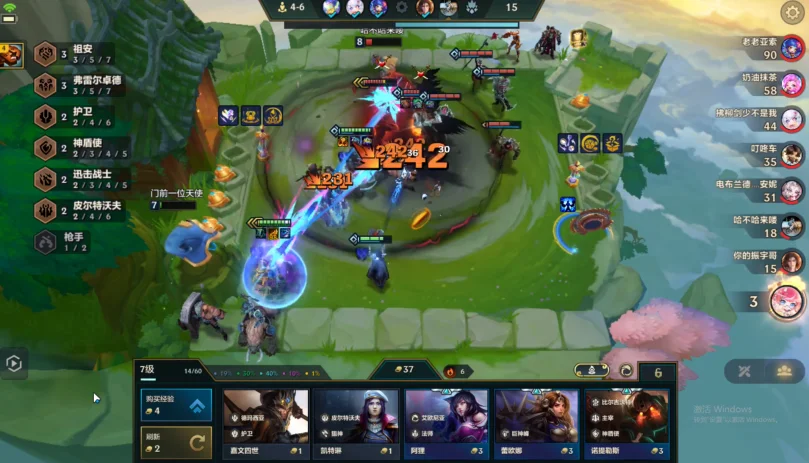Buy experience with the 购买经验 button
Screen dimensions: 809x463
pos(176,404)
